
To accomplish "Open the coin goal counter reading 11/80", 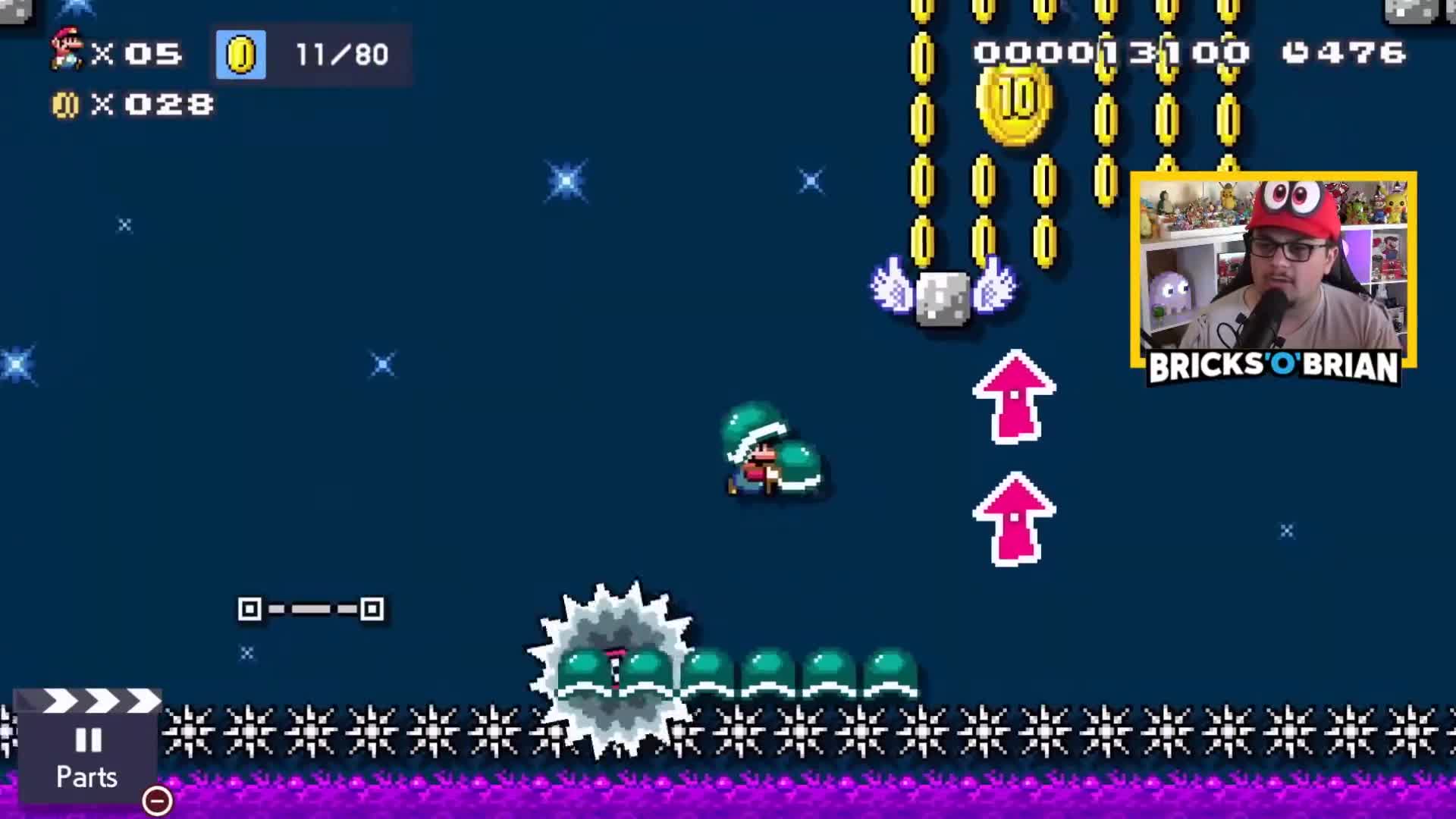I will click(340, 54).
